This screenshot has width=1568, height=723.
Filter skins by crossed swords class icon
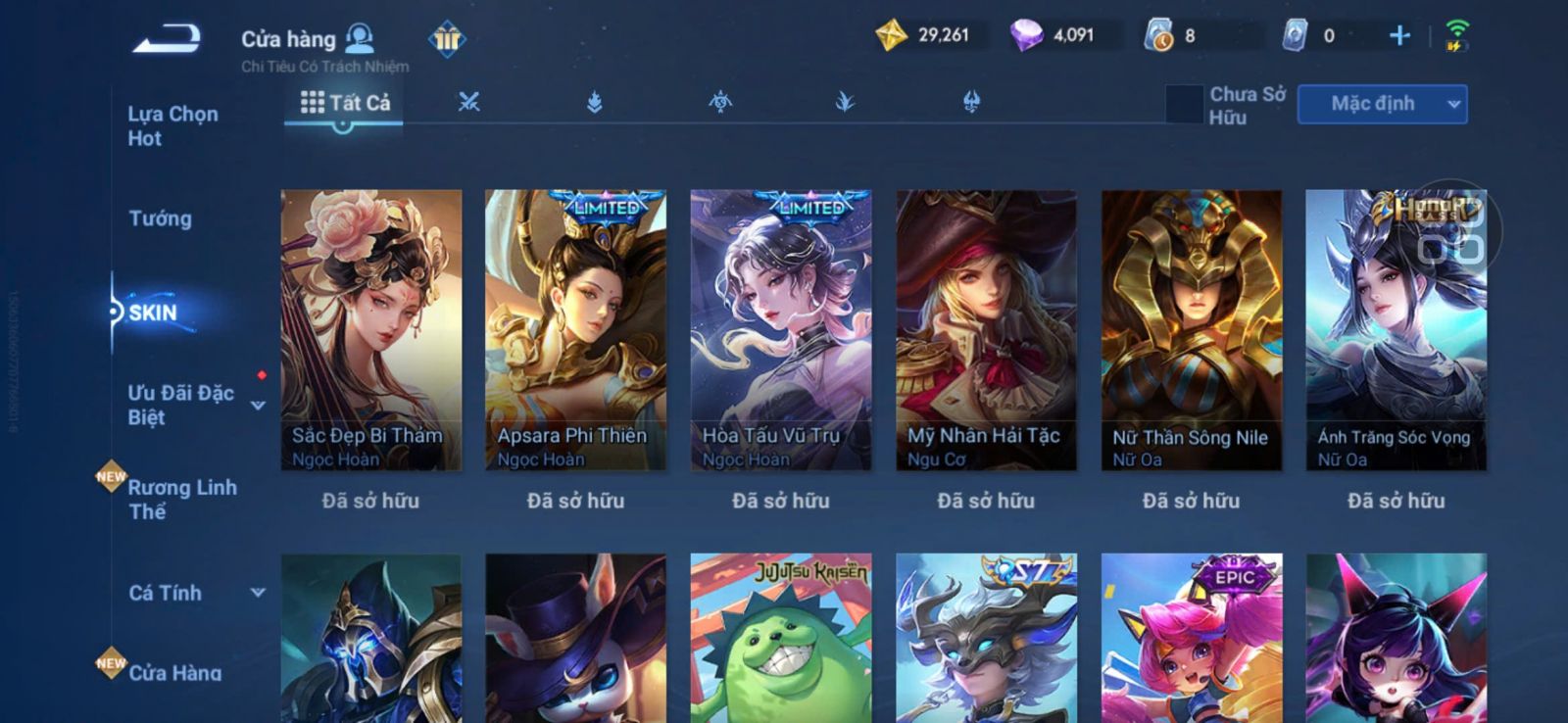coord(469,102)
